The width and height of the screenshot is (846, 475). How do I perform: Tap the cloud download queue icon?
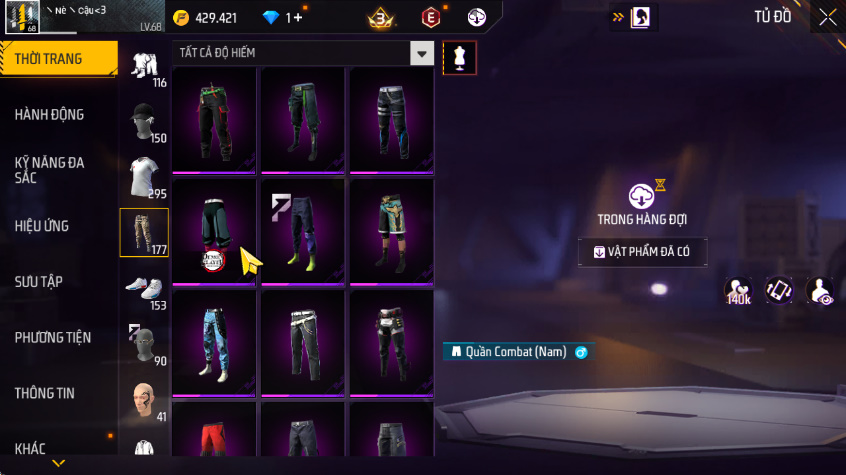coord(641,195)
